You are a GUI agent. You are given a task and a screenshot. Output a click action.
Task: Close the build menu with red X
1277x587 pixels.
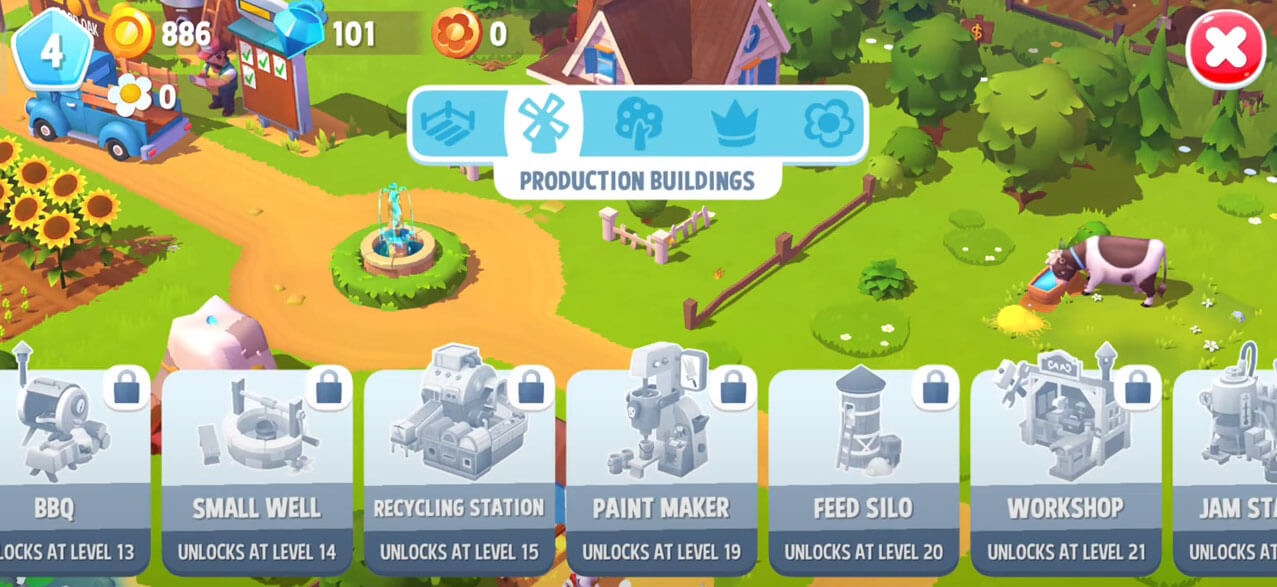(x=1225, y=49)
